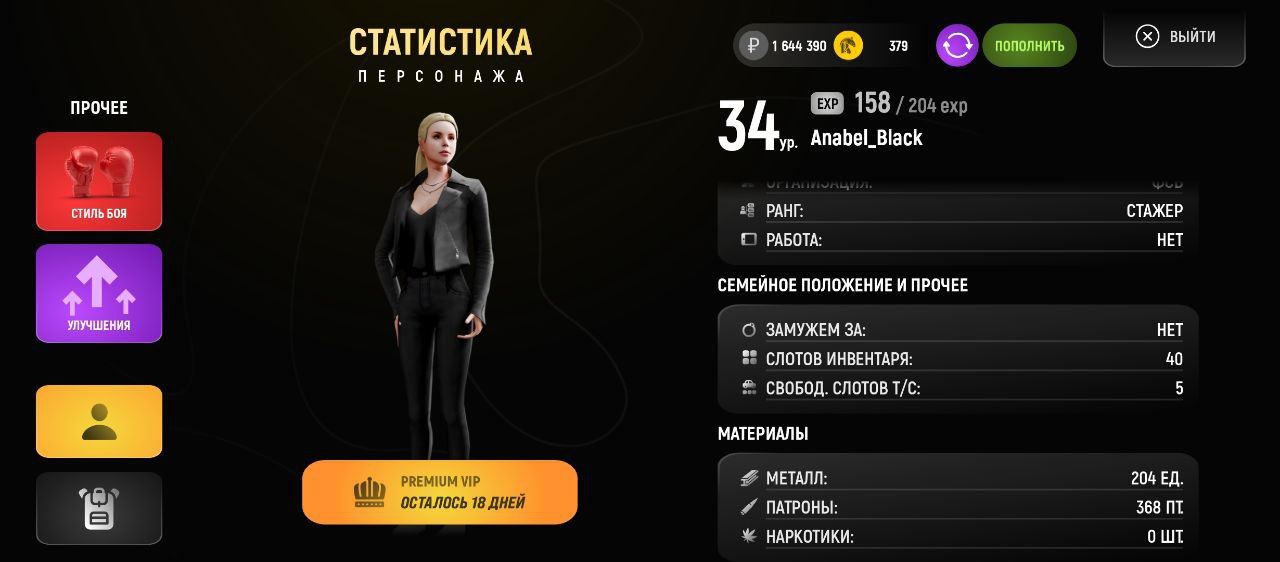1280x562 pixels.
Task: Click the purple currency exchange arrows button
Action: tap(957, 46)
